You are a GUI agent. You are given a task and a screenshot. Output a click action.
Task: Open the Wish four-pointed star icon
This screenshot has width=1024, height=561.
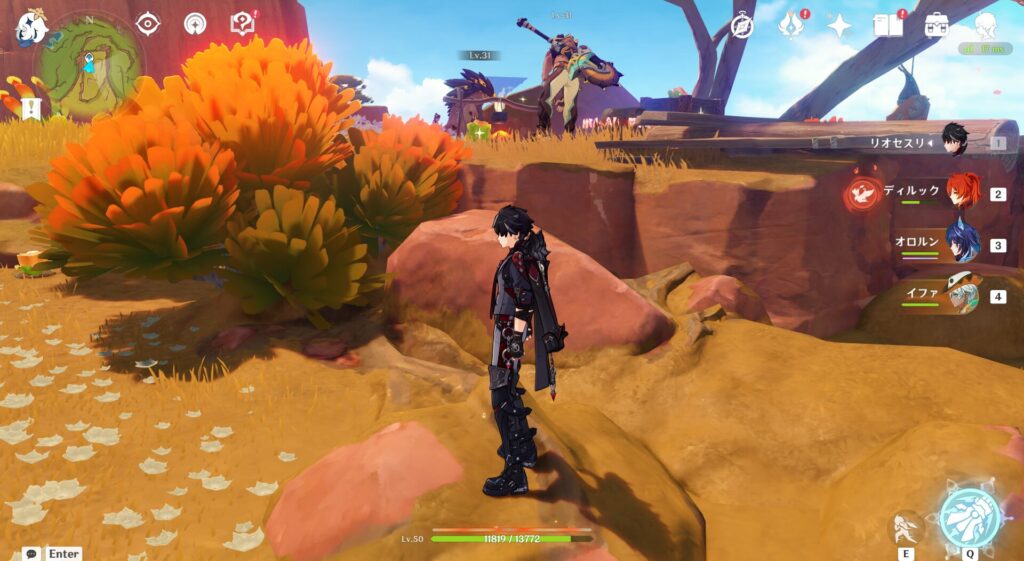[839, 26]
